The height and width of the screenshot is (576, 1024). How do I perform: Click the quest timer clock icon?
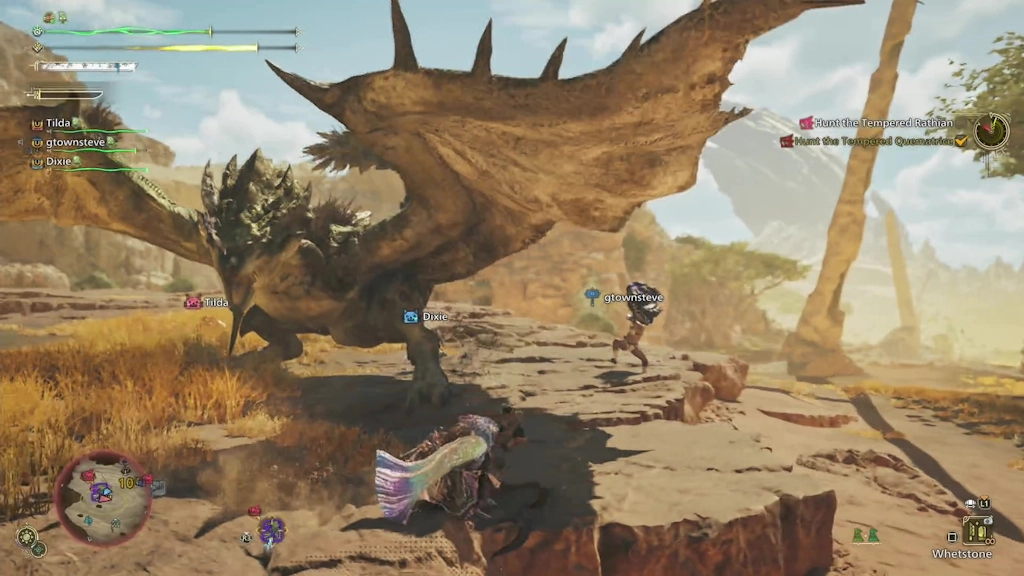[991, 131]
